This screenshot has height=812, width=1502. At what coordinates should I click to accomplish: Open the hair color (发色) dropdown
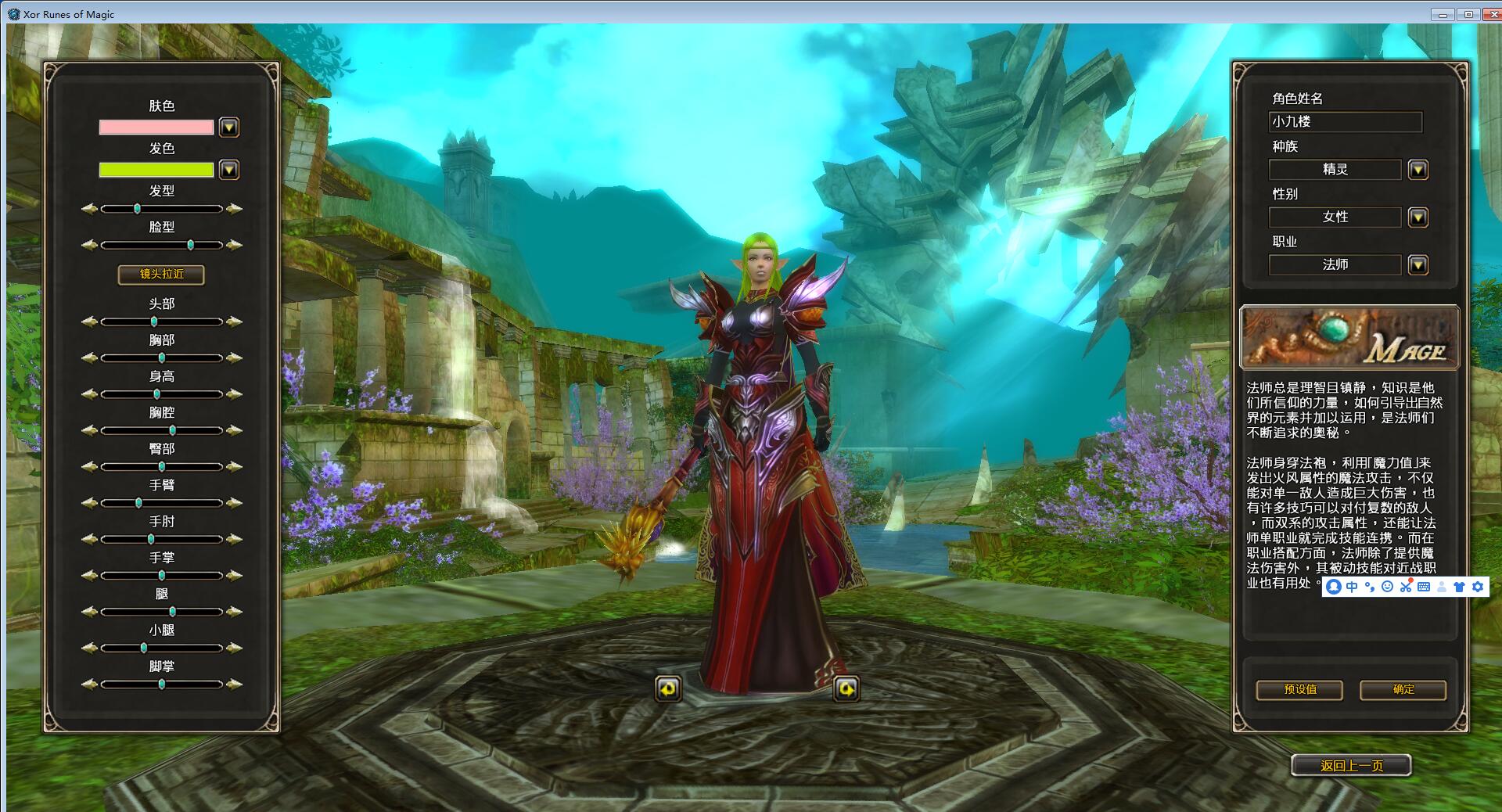pos(228,170)
